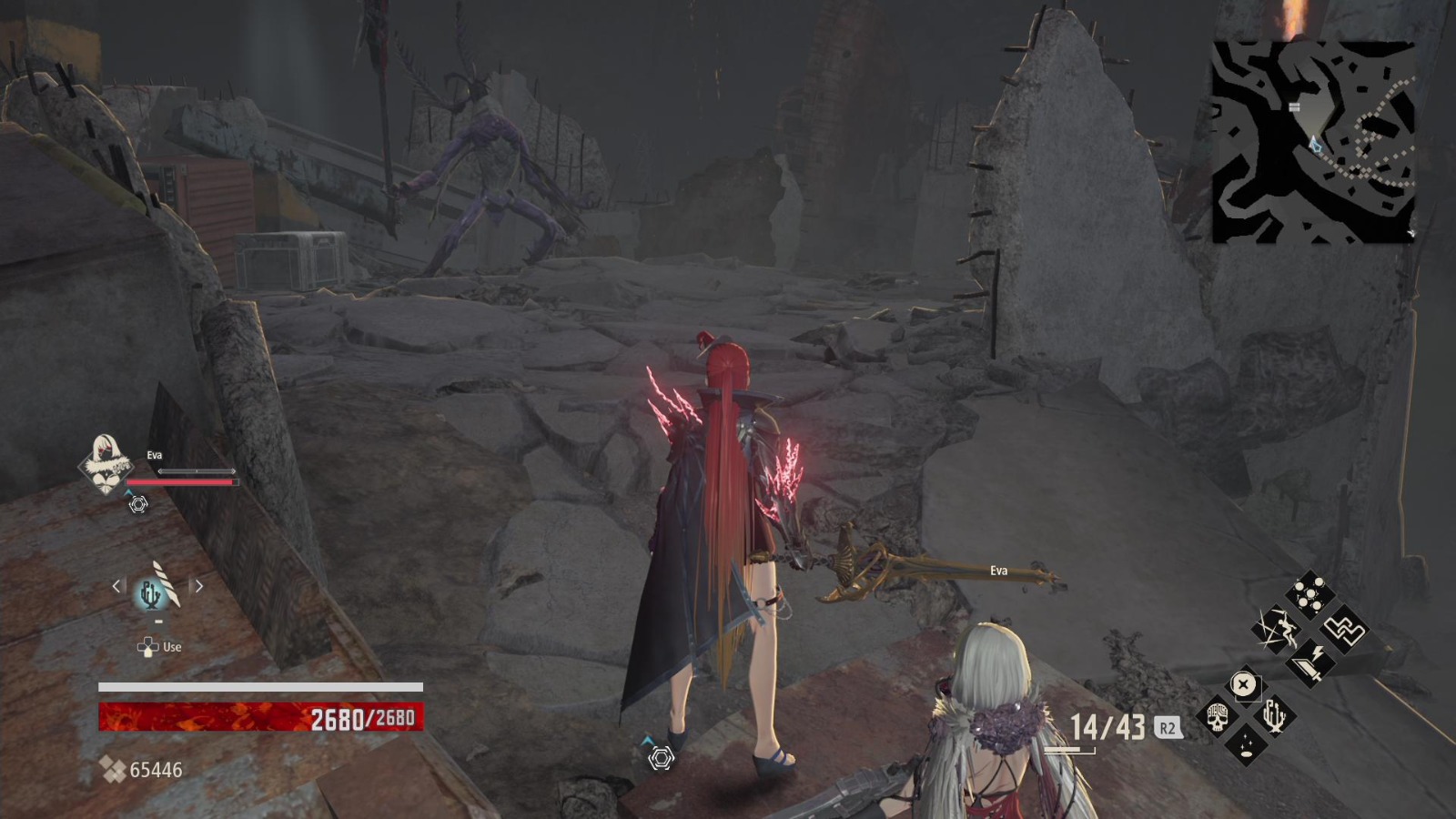
Task: Click the Eva name label near the golden sword
Action: (999, 570)
